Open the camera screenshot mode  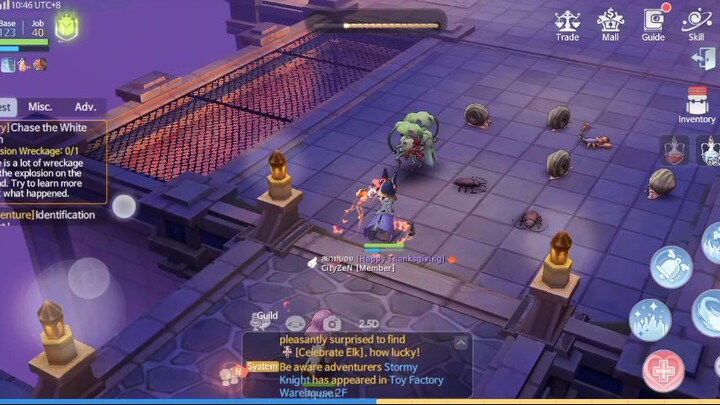(x=332, y=323)
